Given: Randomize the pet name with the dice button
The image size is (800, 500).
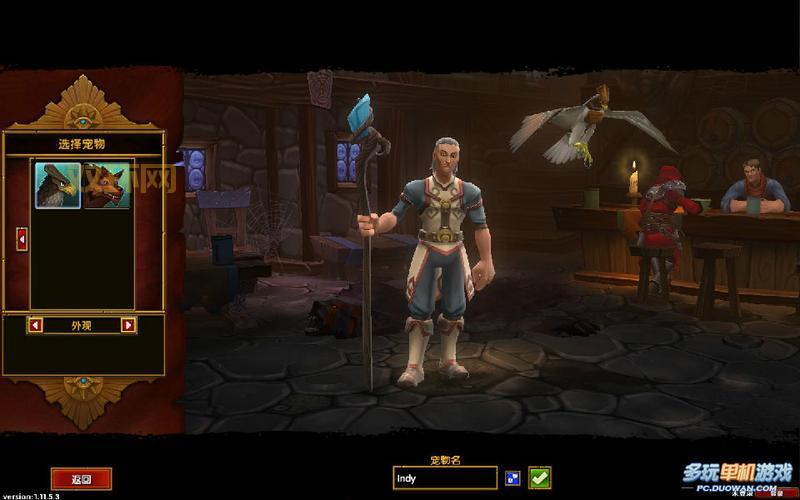Looking at the screenshot, I should (x=513, y=478).
